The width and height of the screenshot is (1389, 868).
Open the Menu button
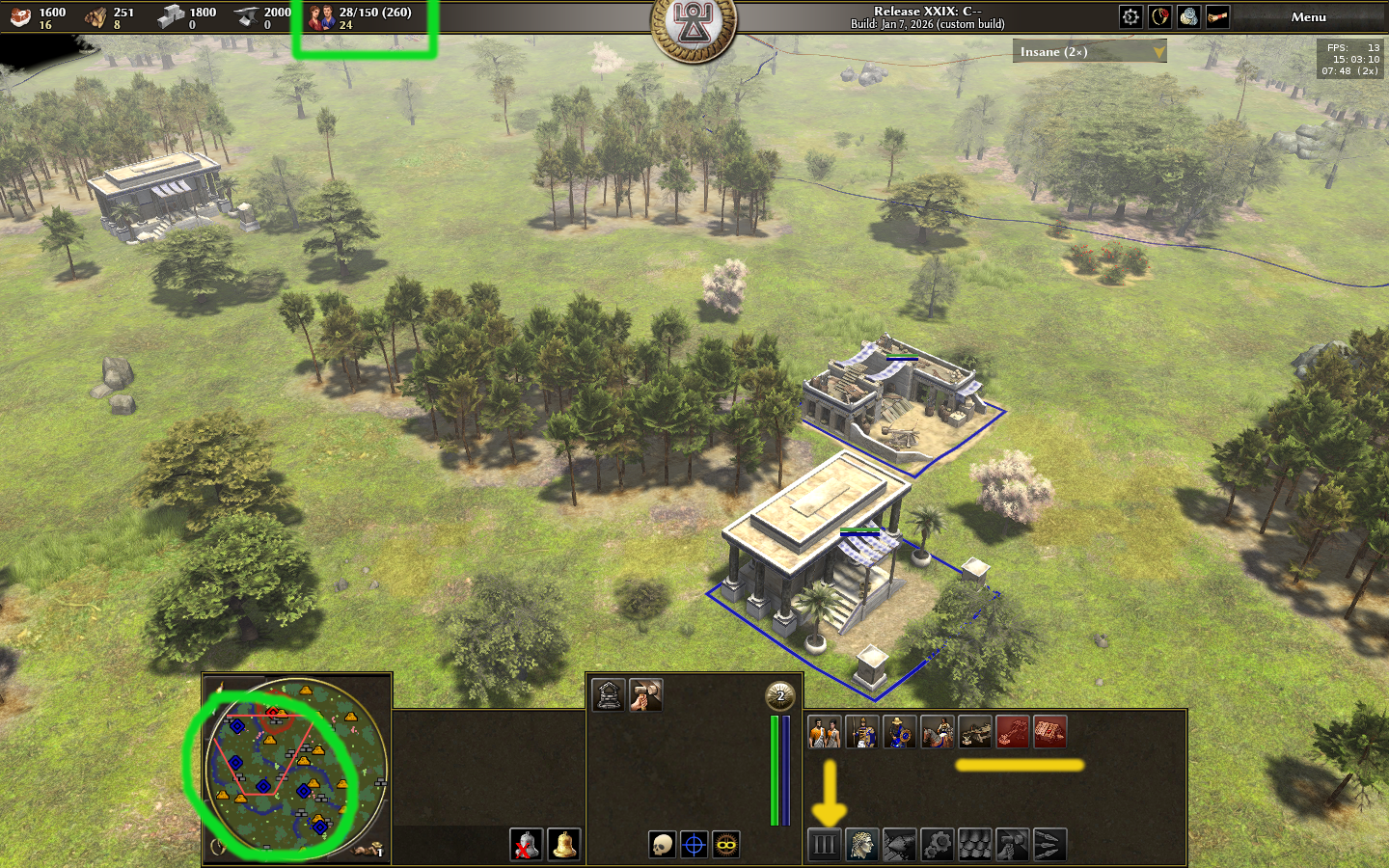[1308, 17]
